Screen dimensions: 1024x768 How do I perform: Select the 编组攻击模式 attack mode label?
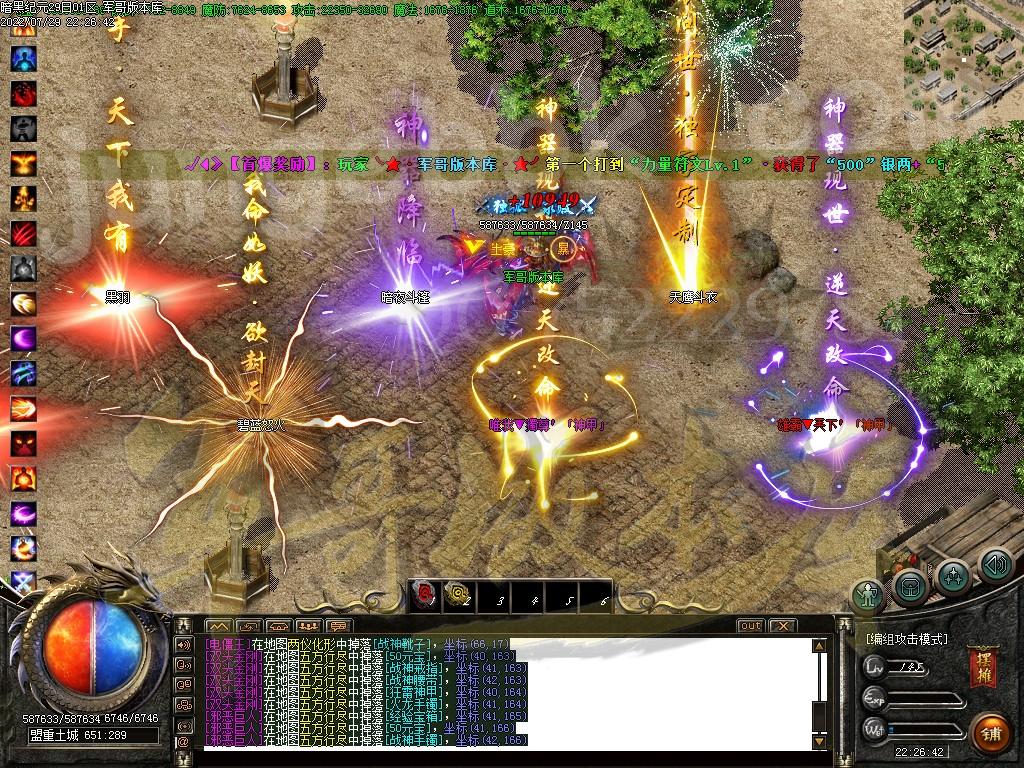[x=907, y=639]
